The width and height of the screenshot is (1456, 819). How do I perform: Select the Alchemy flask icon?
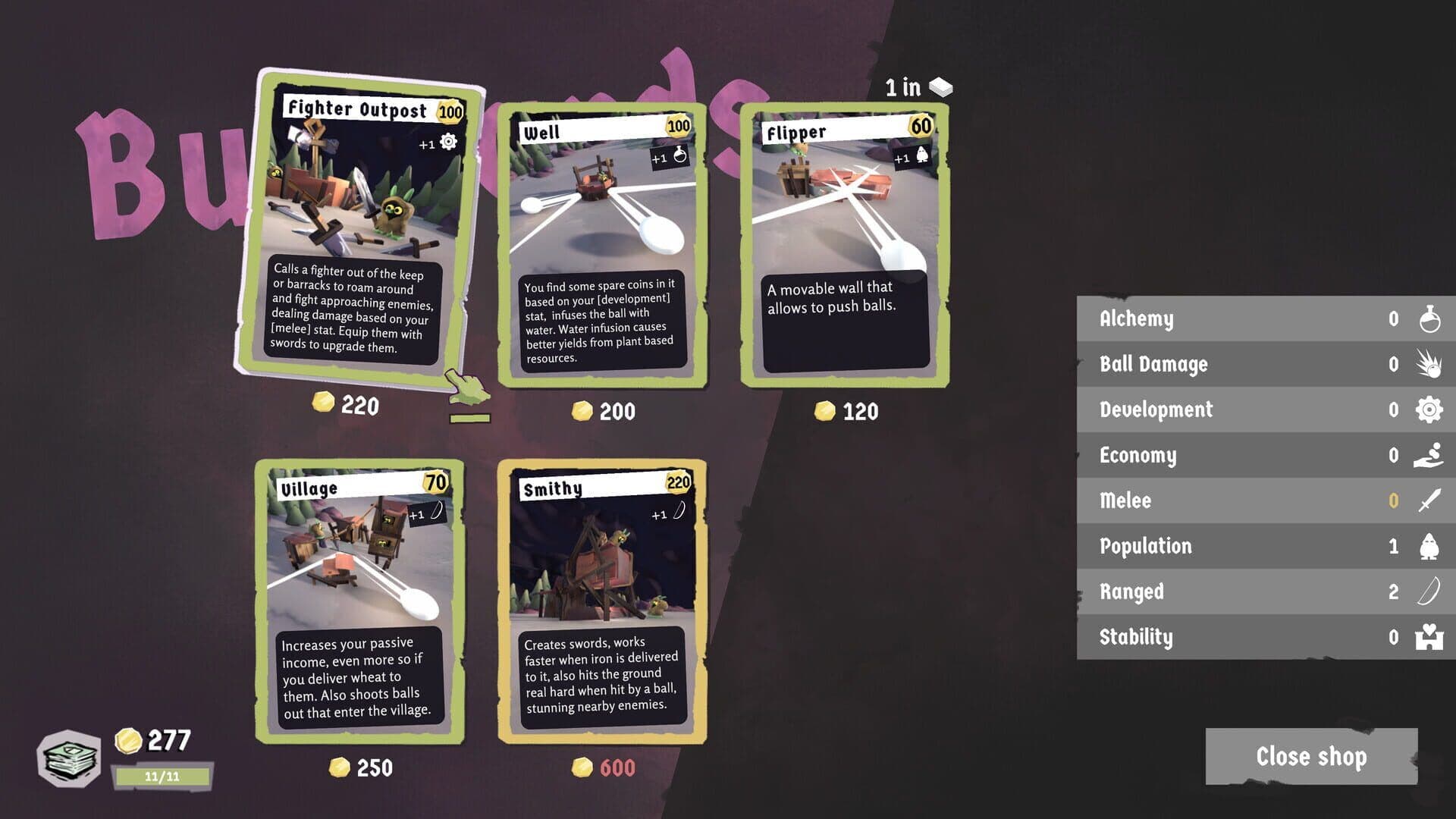pyautogui.click(x=1429, y=318)
